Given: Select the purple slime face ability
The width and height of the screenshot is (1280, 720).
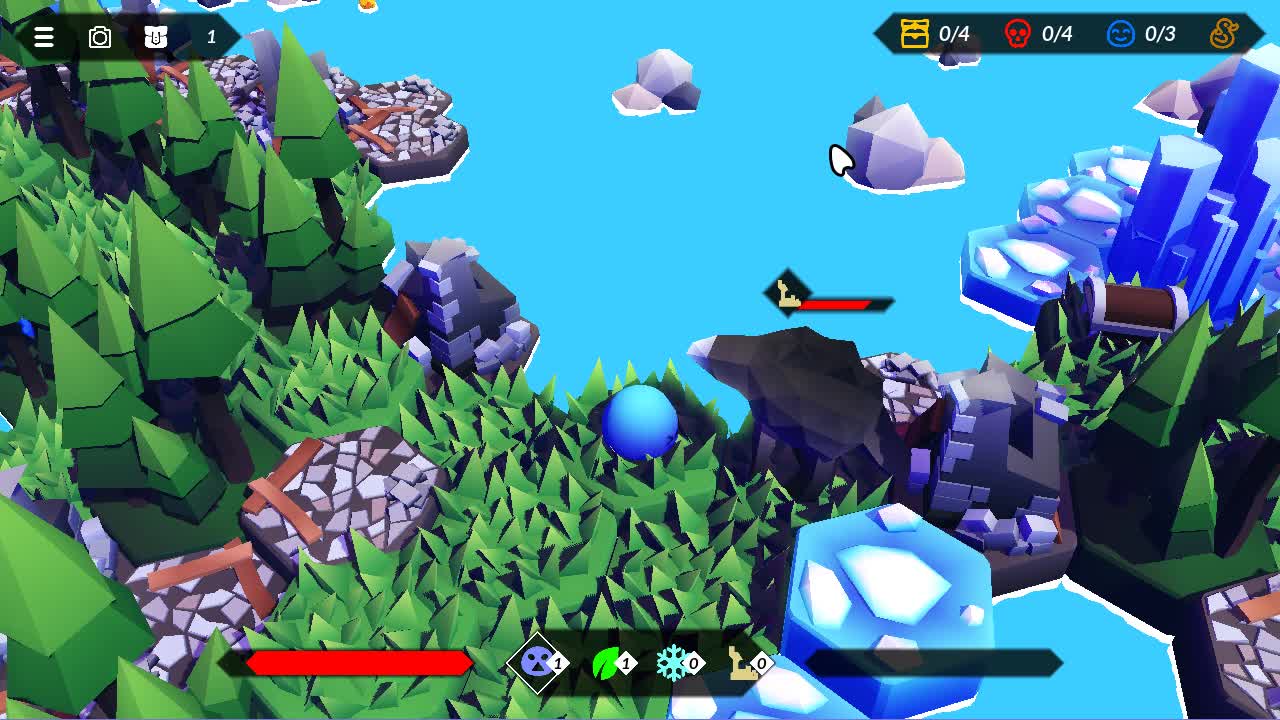Looking at the screenshot, I should coord(538,662).
